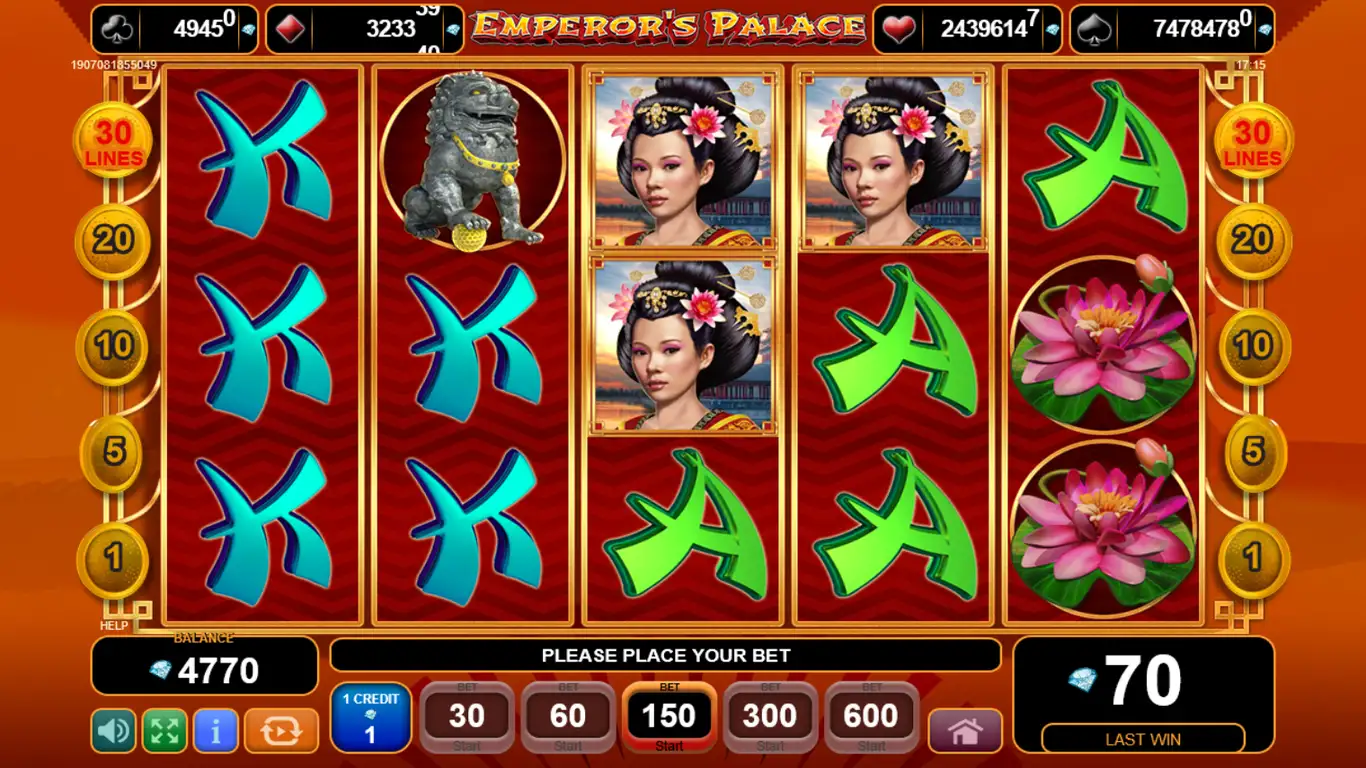Open the HELP link
This screenshot has height=768, width=1366.
tap(114, 626)
